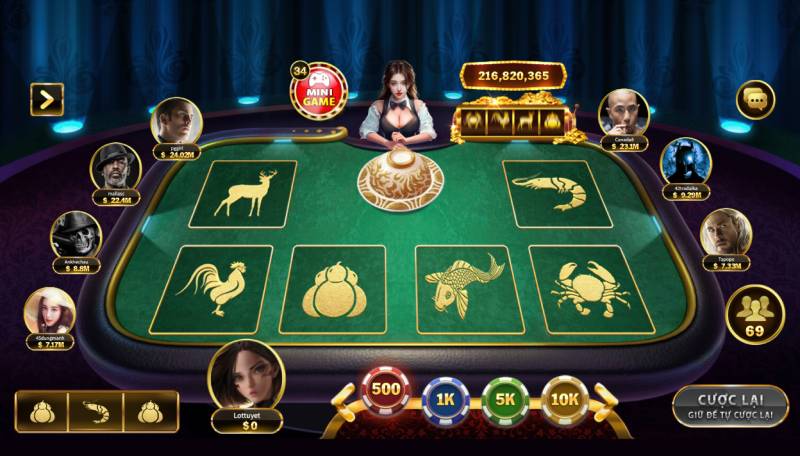The image size is (800, 456).
Task: Show higher chip values with right arrow
Action: (x=603, y=398)
